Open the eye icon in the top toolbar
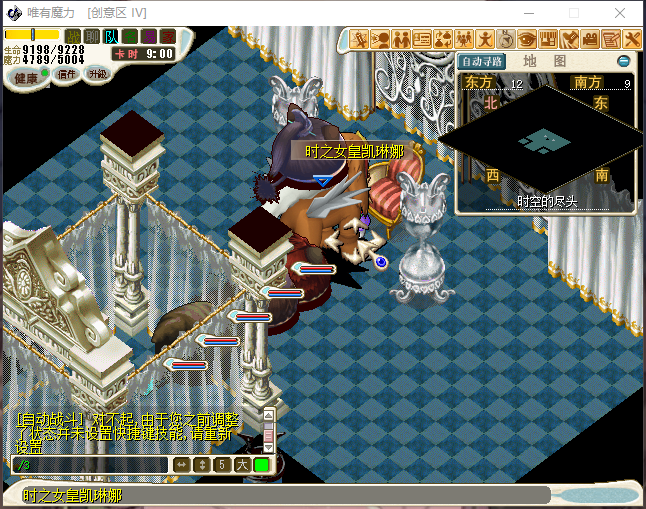Image resolution: width=646 pixels, height=509 pixels. click(x=527, y=39)
